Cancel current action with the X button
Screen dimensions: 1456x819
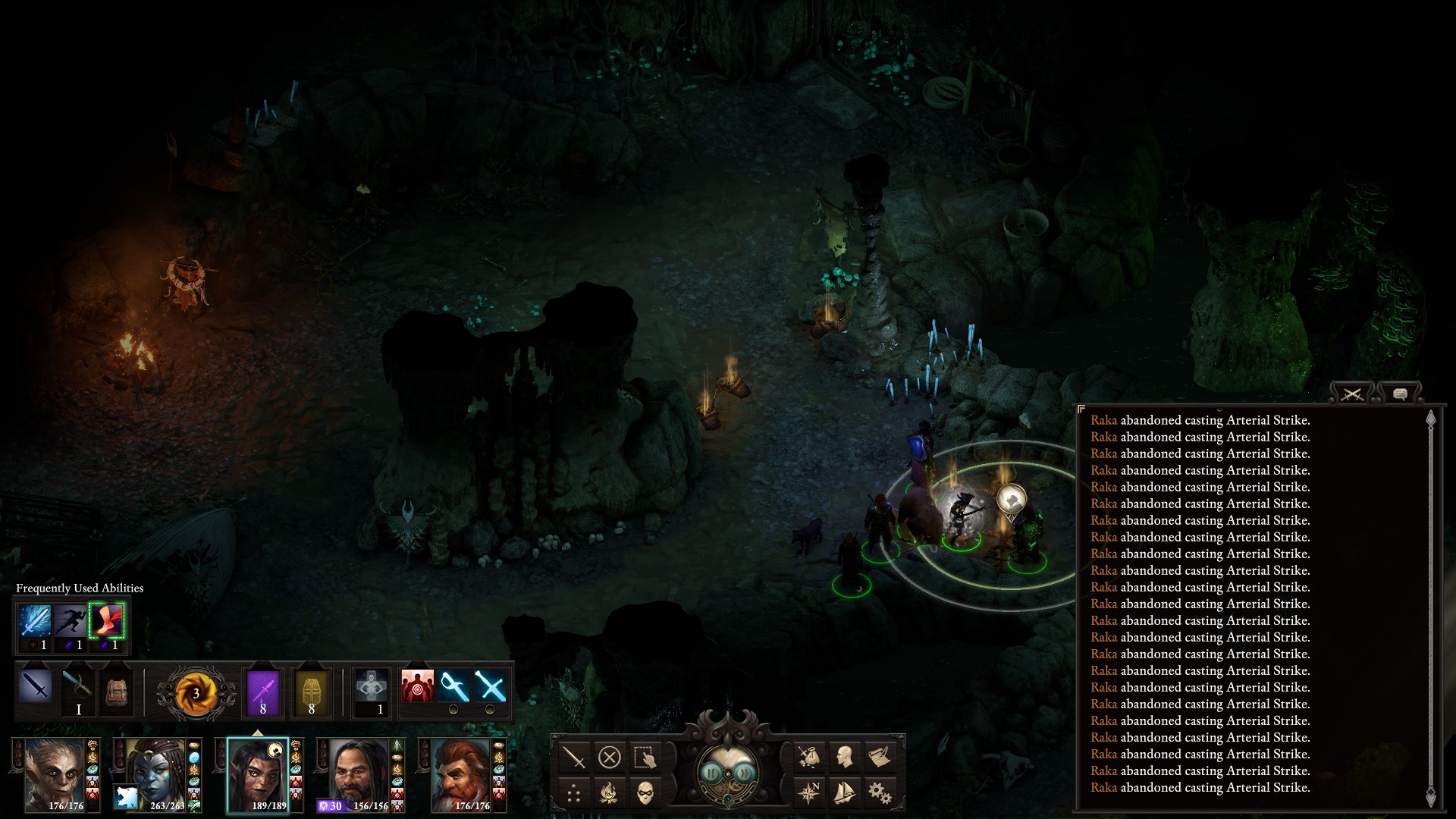pos(609,757)
